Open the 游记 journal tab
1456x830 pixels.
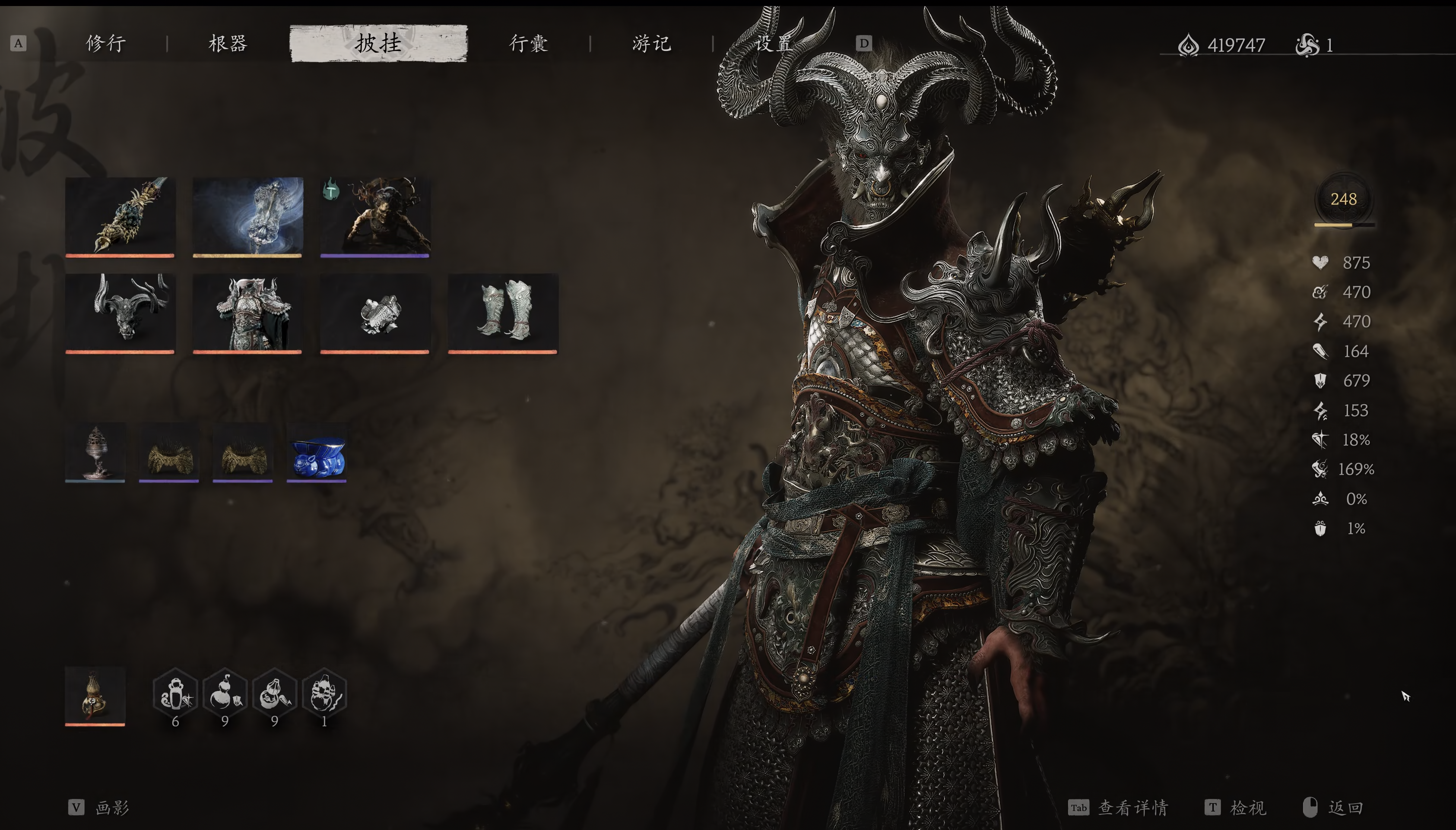652,43
